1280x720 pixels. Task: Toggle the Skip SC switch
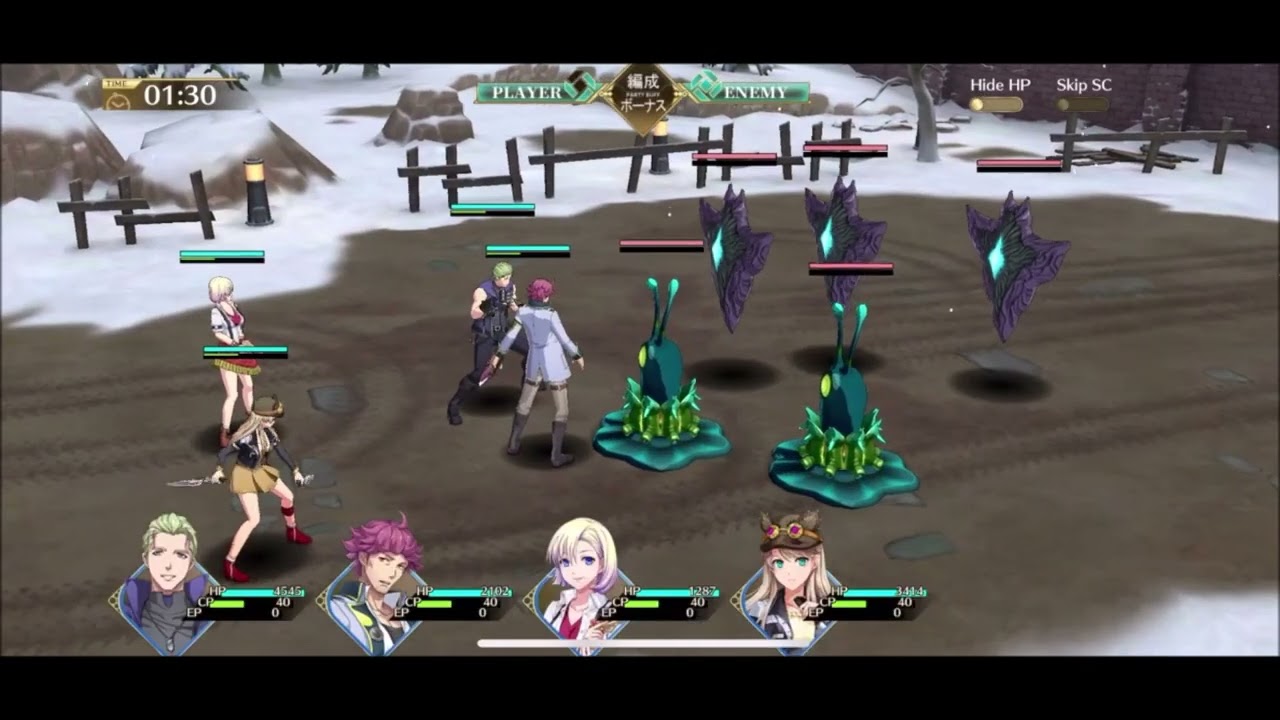1085,104
